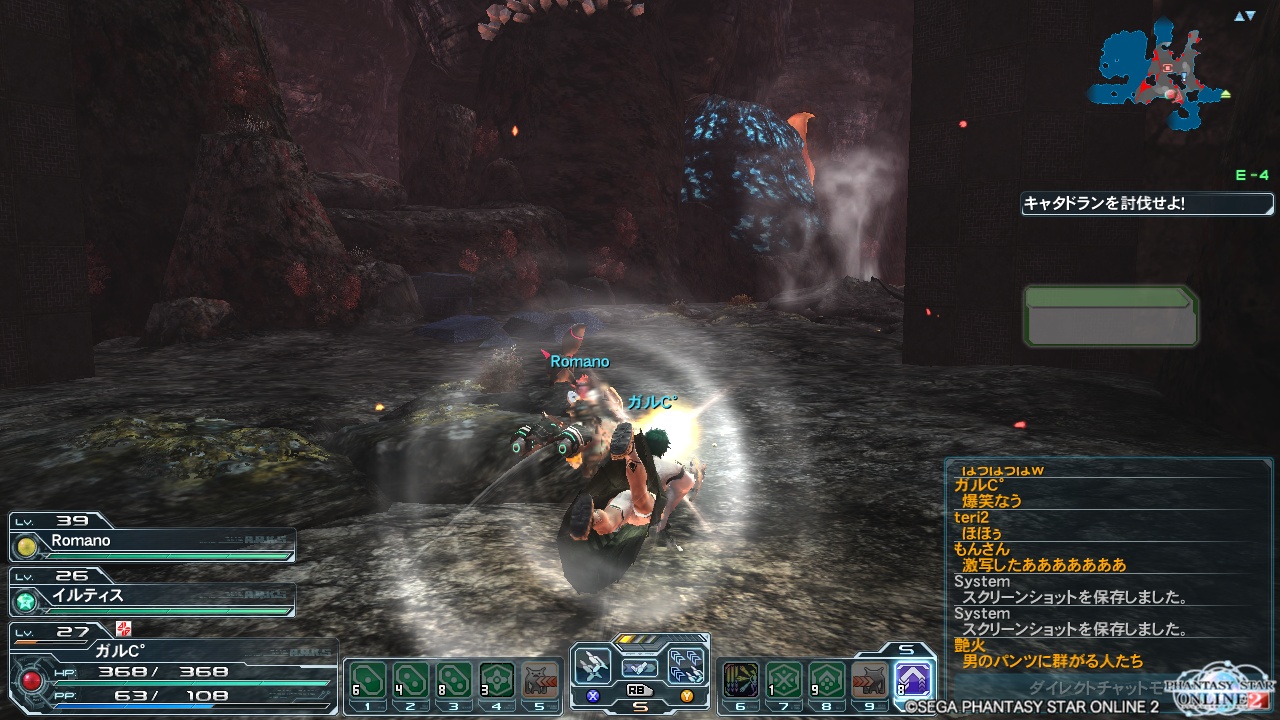
Task: Toggle the minimap size arrows
Action: 1244,16
